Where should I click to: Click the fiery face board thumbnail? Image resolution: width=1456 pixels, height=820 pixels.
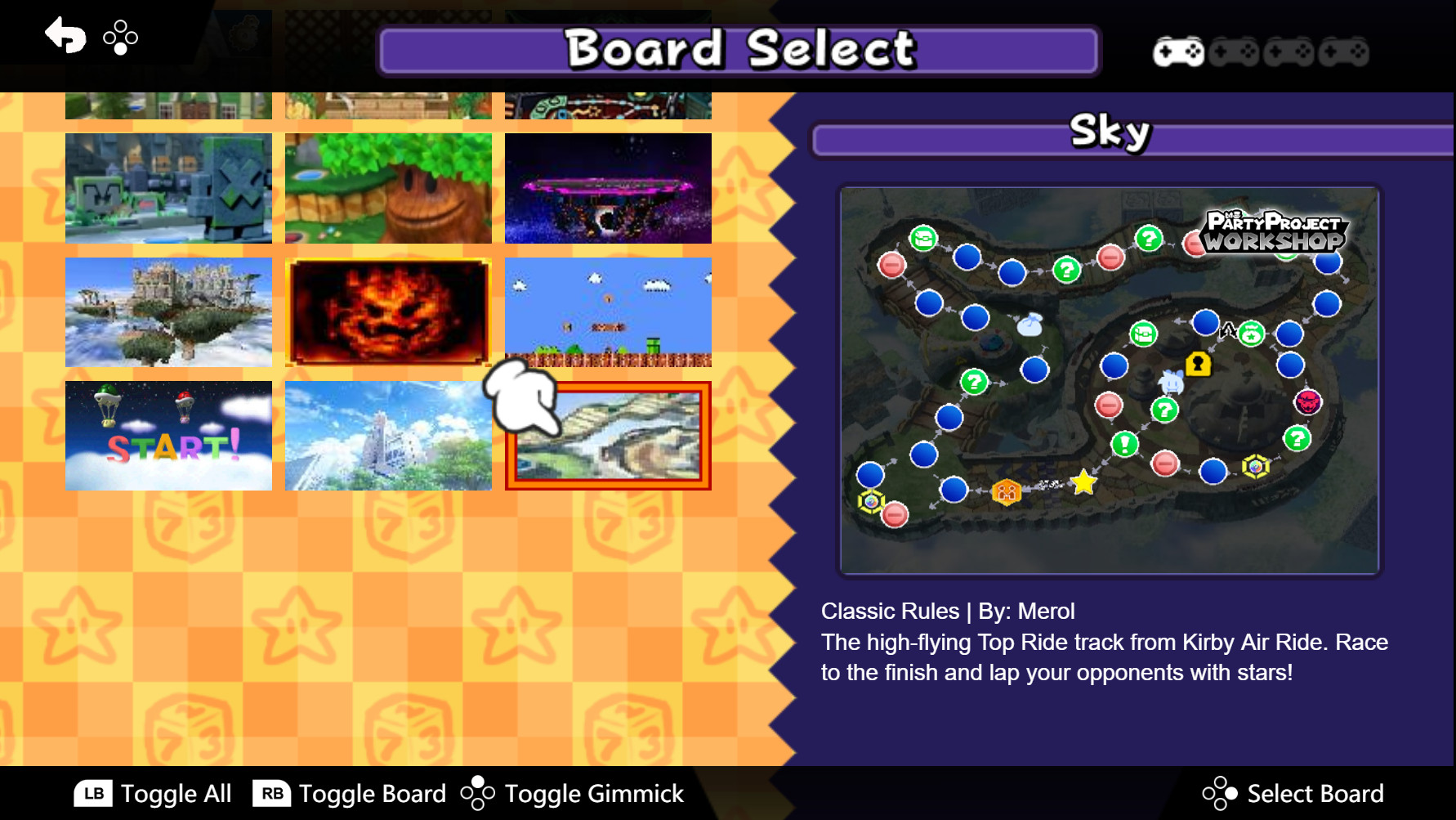(387, 311)
